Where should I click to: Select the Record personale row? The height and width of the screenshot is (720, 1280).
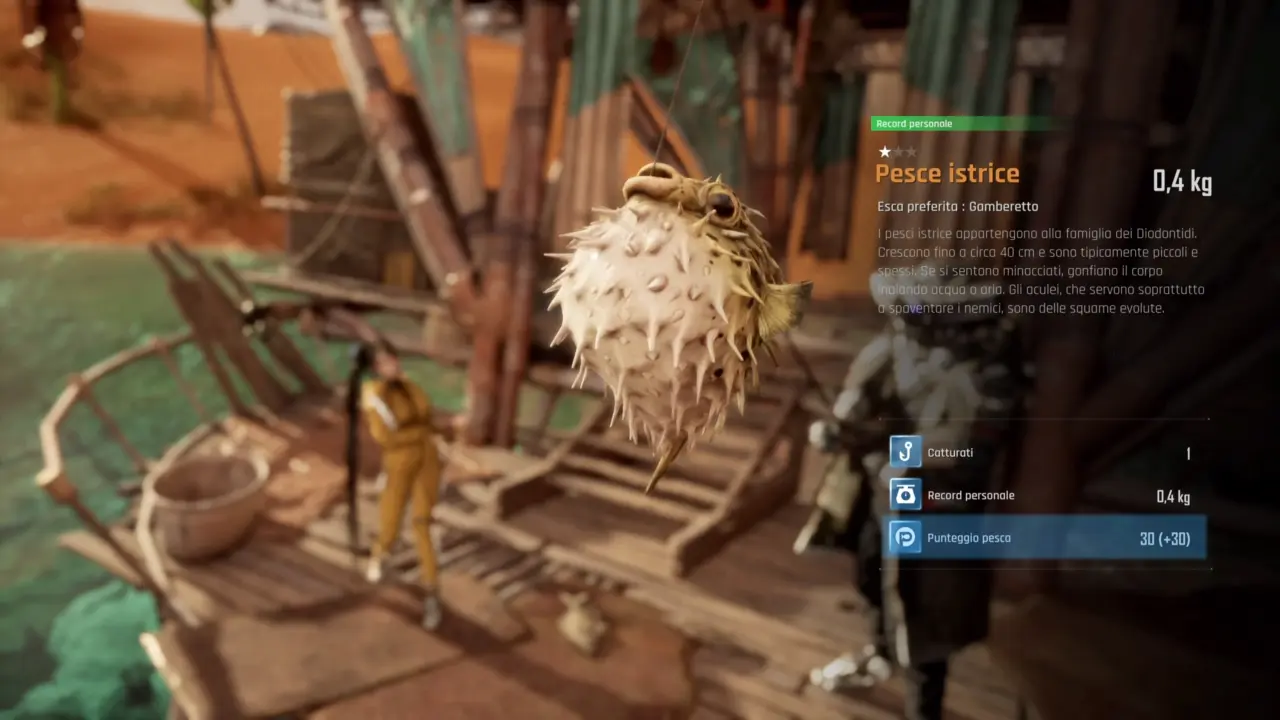(1044, 495)
